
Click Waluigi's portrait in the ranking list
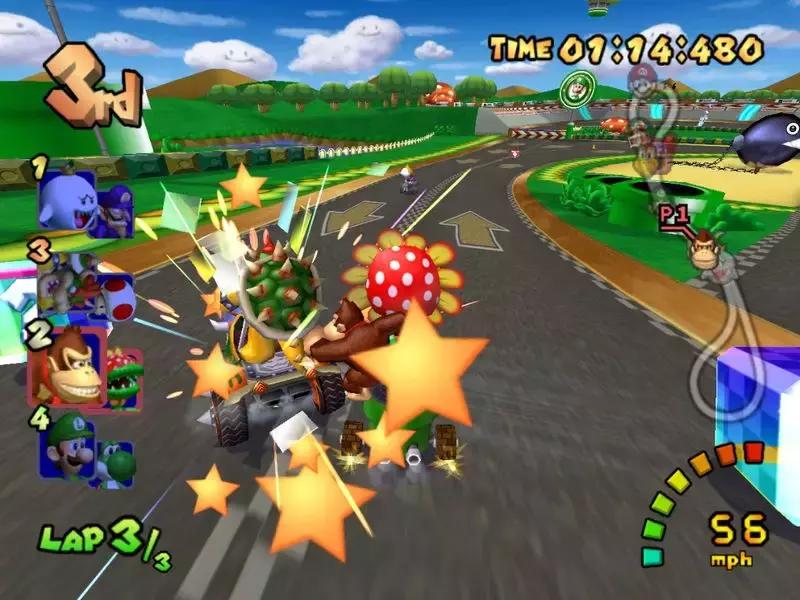114,208
